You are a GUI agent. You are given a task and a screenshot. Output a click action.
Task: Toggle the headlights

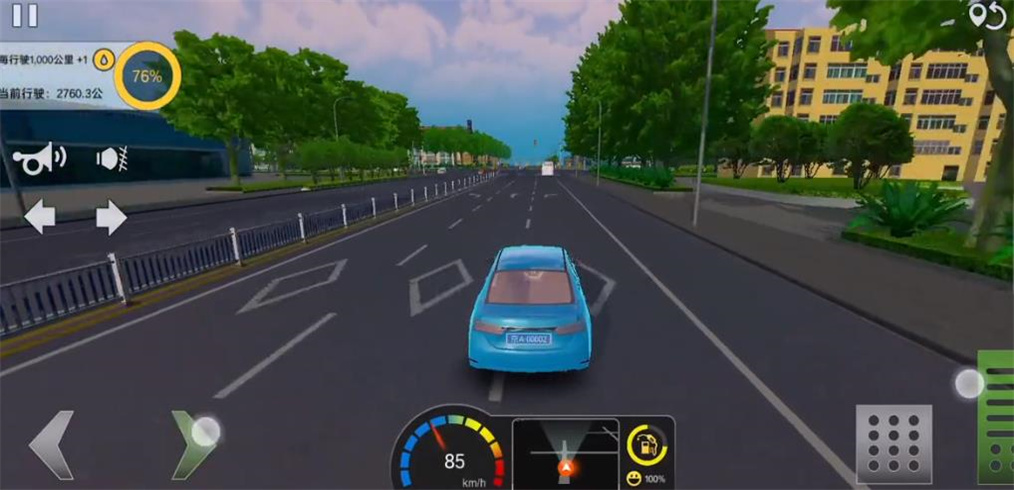[x=110, y=158]
